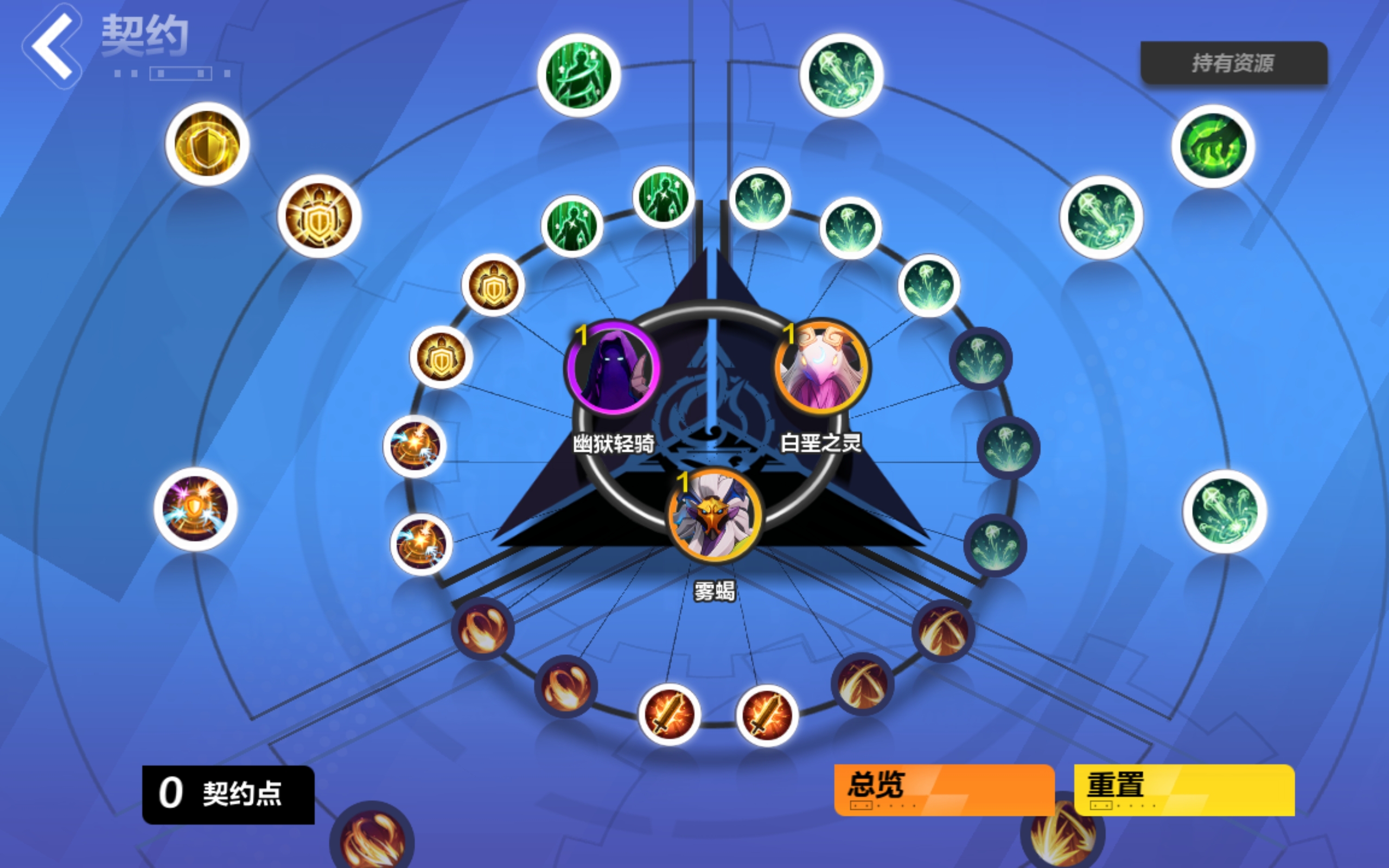Screen dimensions: 1389x868
Task: Open the 持有资源 resources panel
Action: point(1233,63)
